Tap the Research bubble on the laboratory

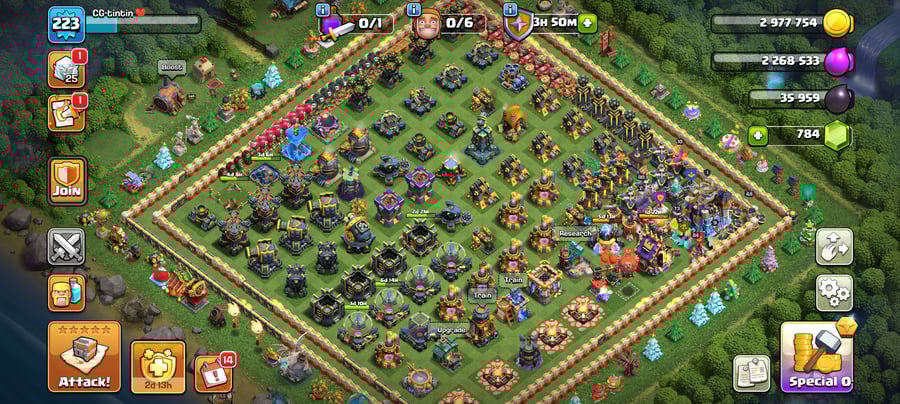[575, 233]
